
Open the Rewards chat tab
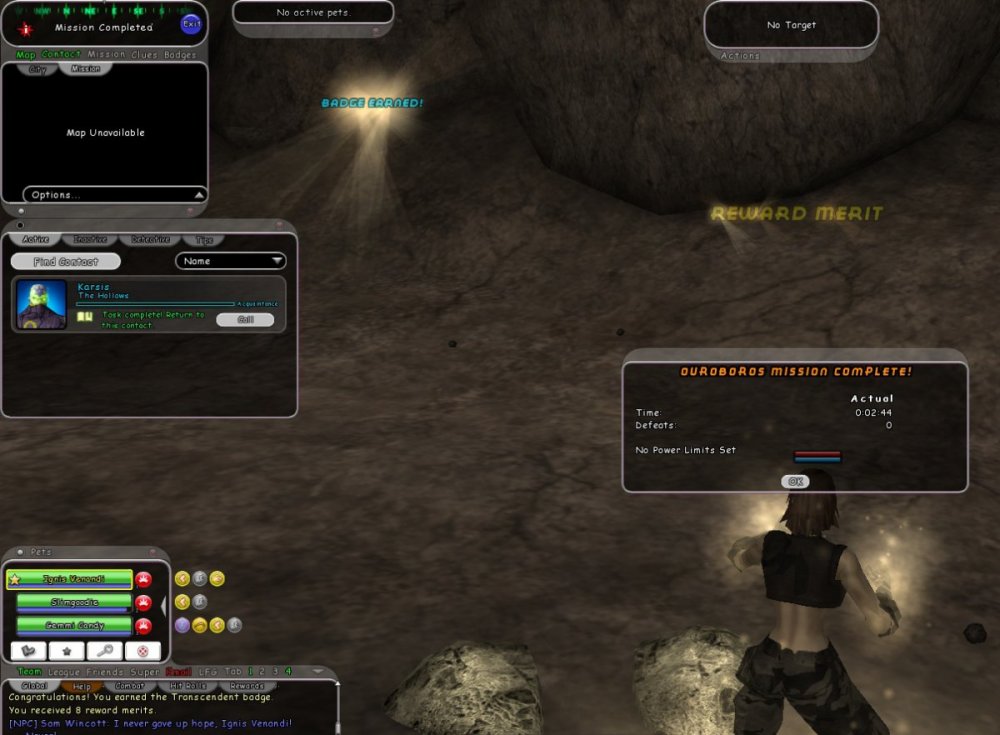click(x=247, y=686)
